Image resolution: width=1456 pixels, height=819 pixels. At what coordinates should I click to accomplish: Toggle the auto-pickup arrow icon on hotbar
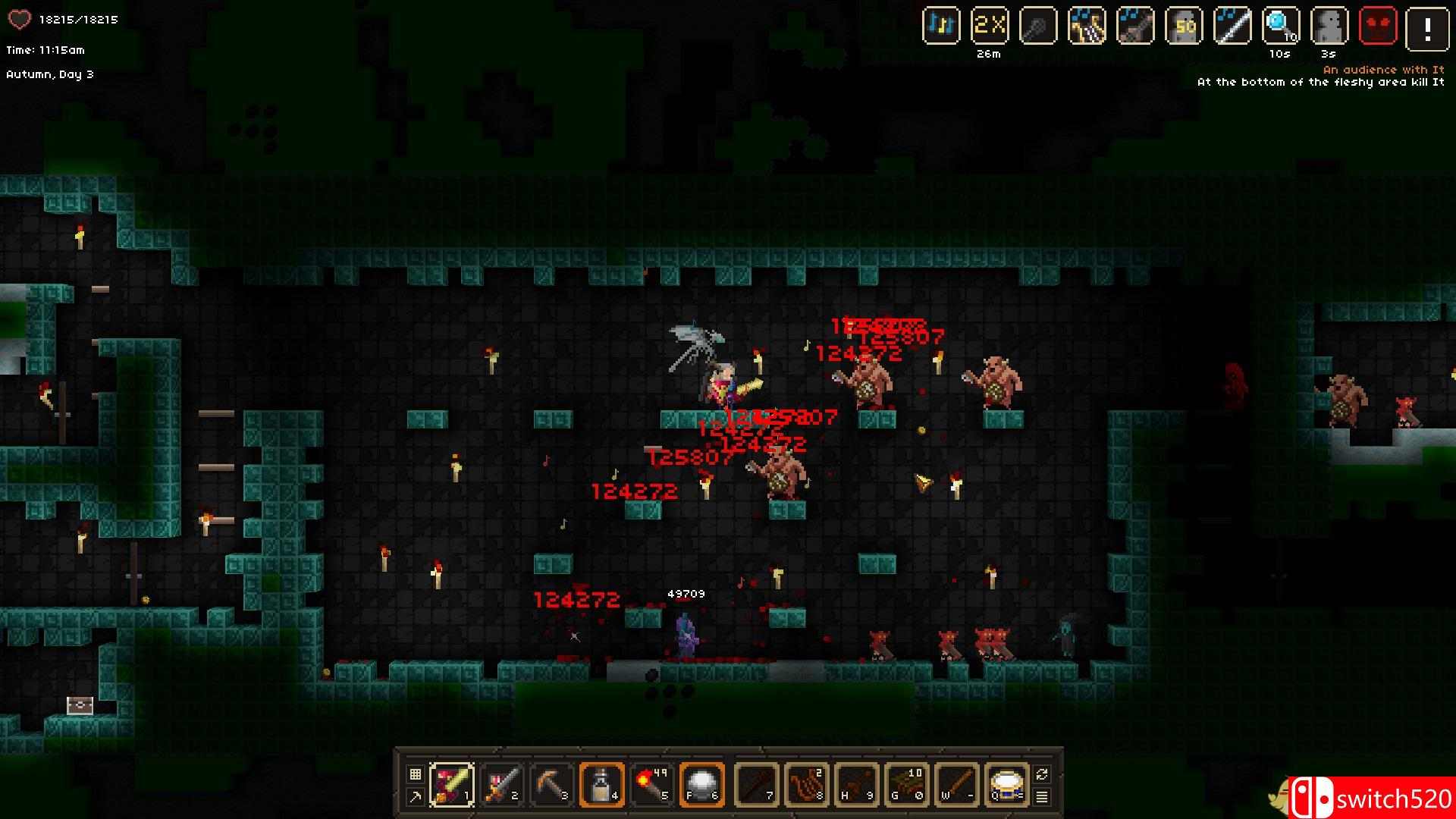414,797
